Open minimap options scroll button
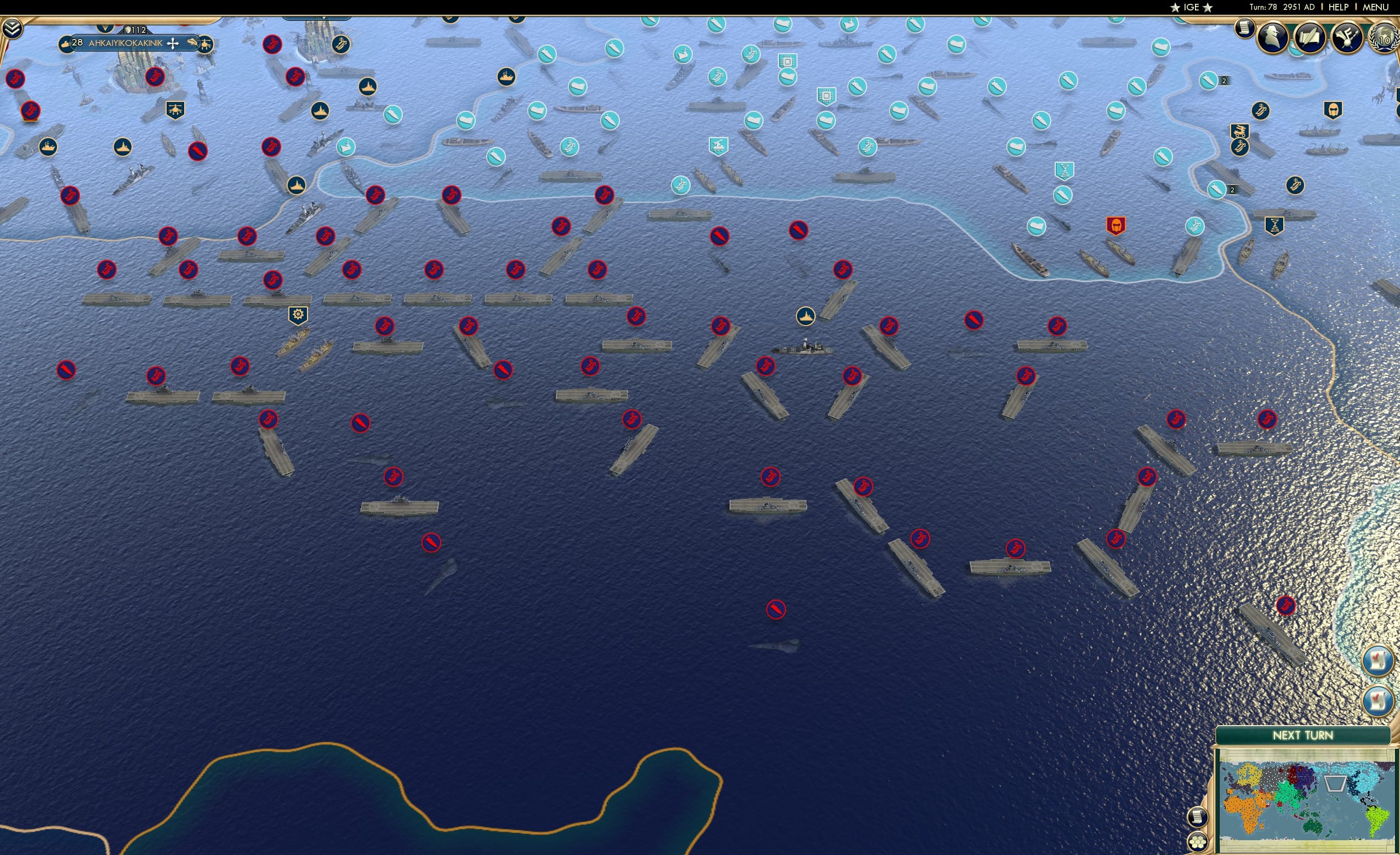This screenshot has width=1400, height=855. (1197, 817)
